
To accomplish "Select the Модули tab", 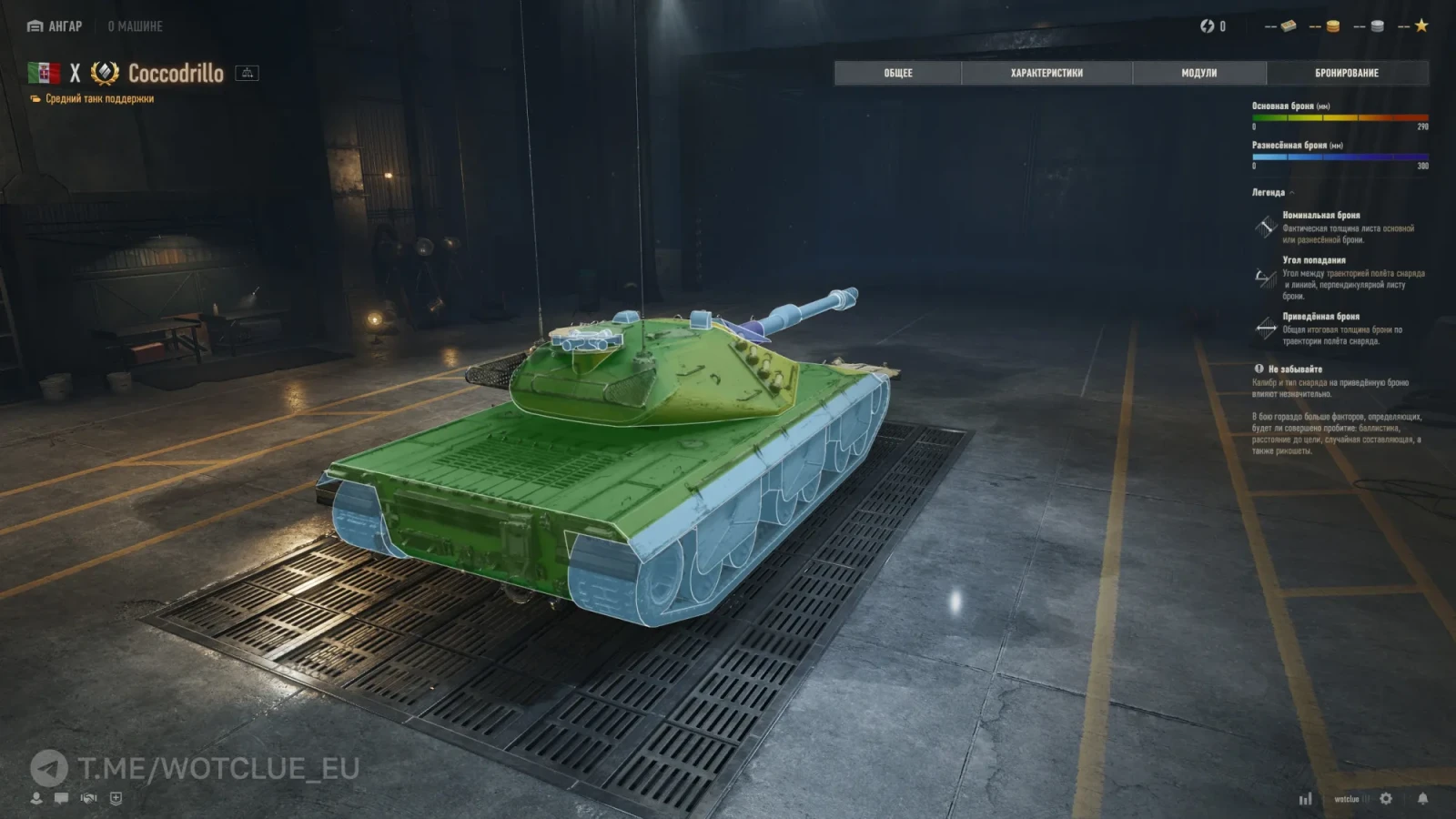I will click(1198, 73).
